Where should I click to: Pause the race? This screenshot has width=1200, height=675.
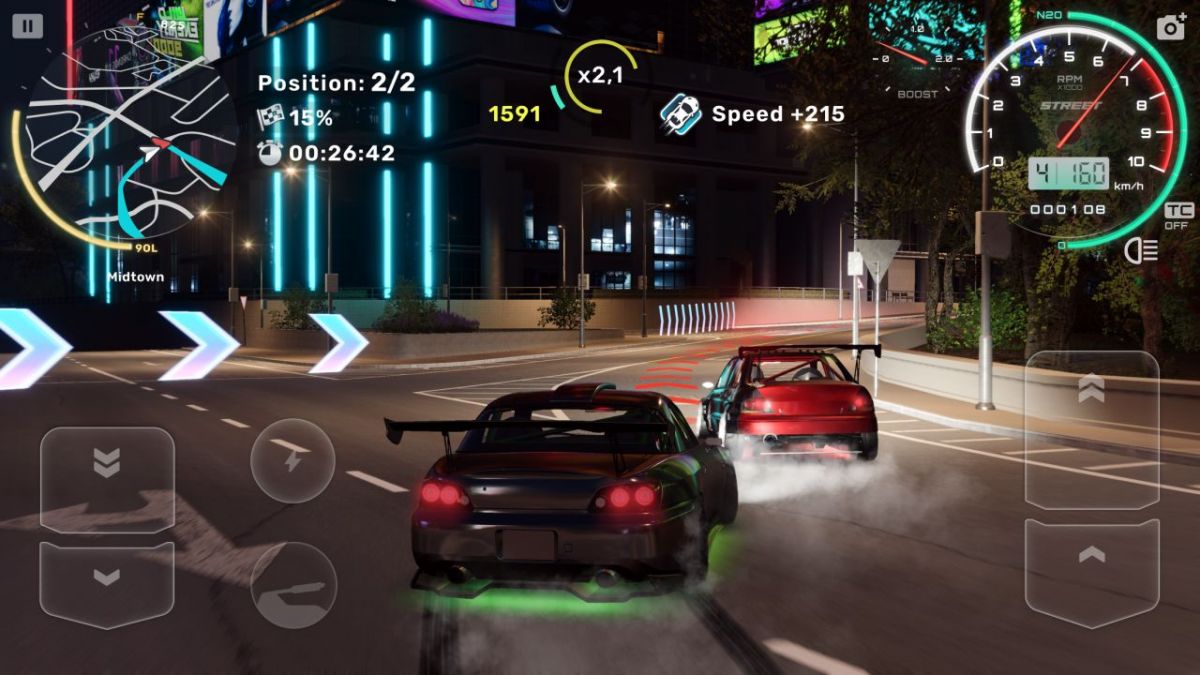click(28, 26)
